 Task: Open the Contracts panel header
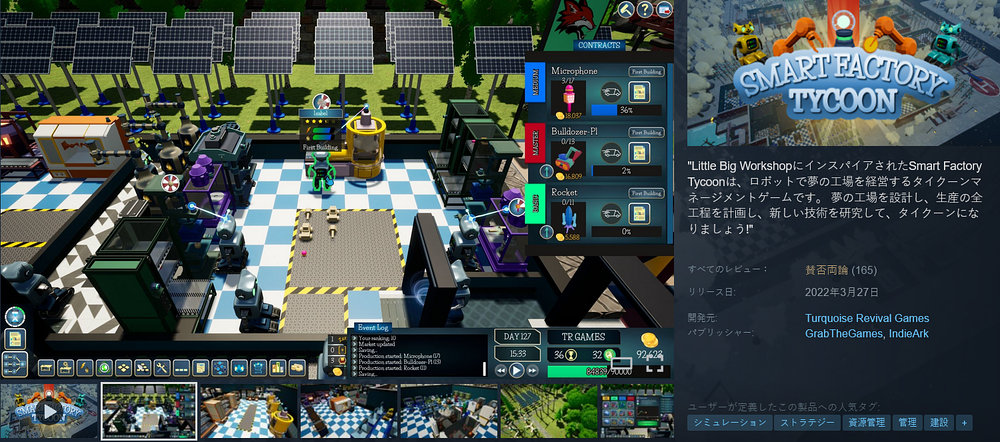(x=599, y=45)
